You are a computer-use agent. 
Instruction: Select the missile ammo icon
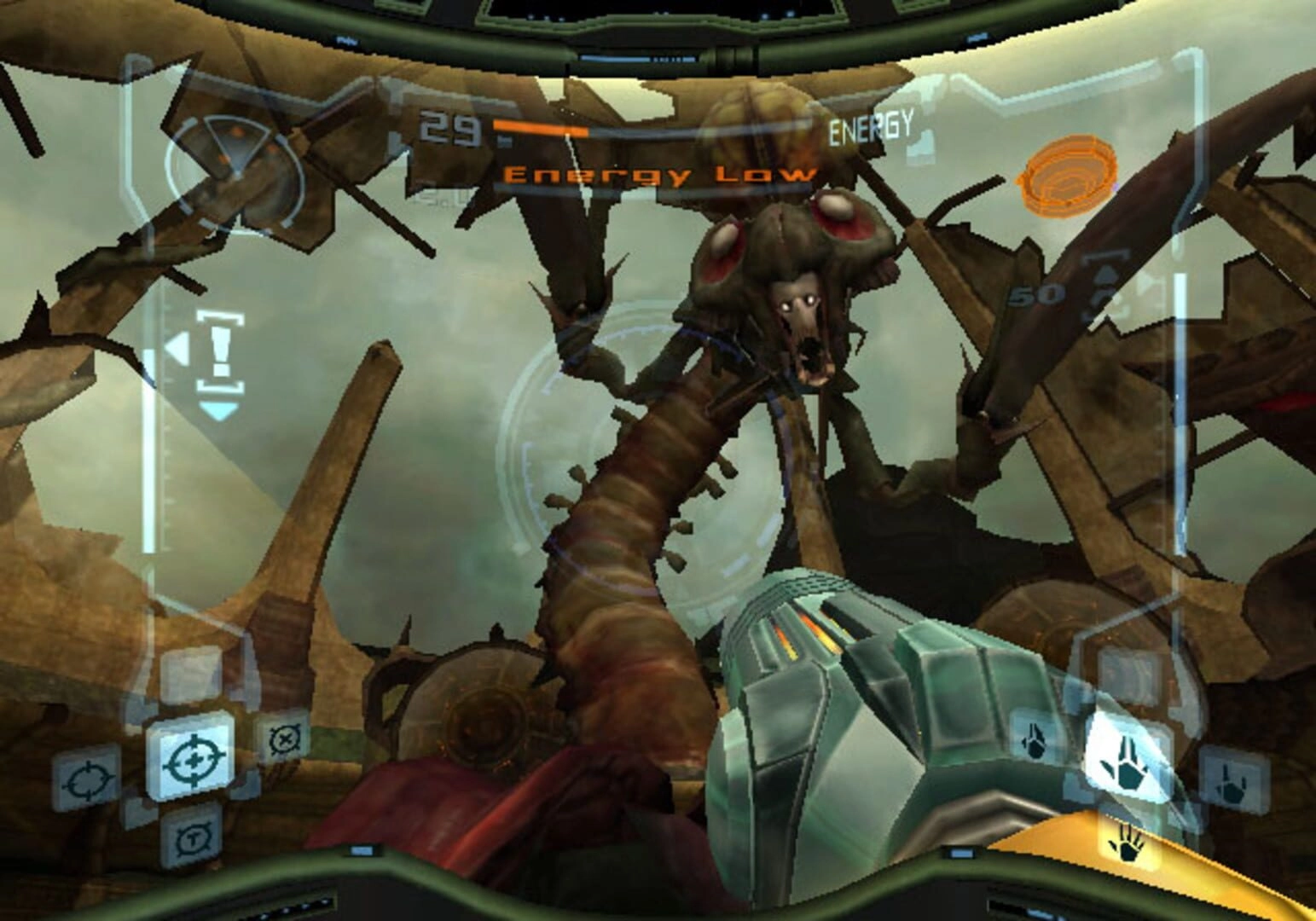pyautogui.click(x=1107, y=293)
